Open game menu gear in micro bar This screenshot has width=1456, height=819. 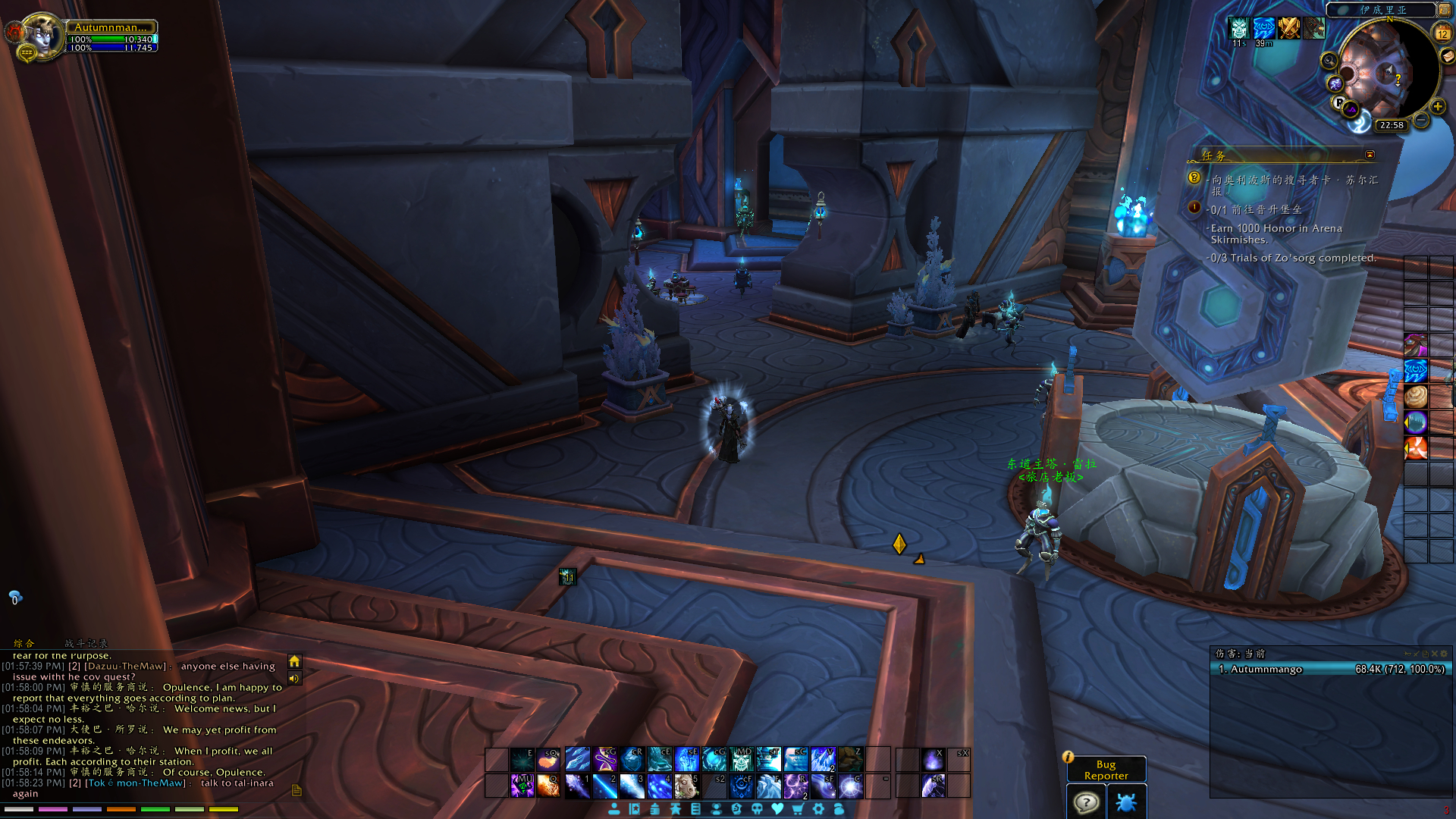pyautogui.click(x=818, y=809)
